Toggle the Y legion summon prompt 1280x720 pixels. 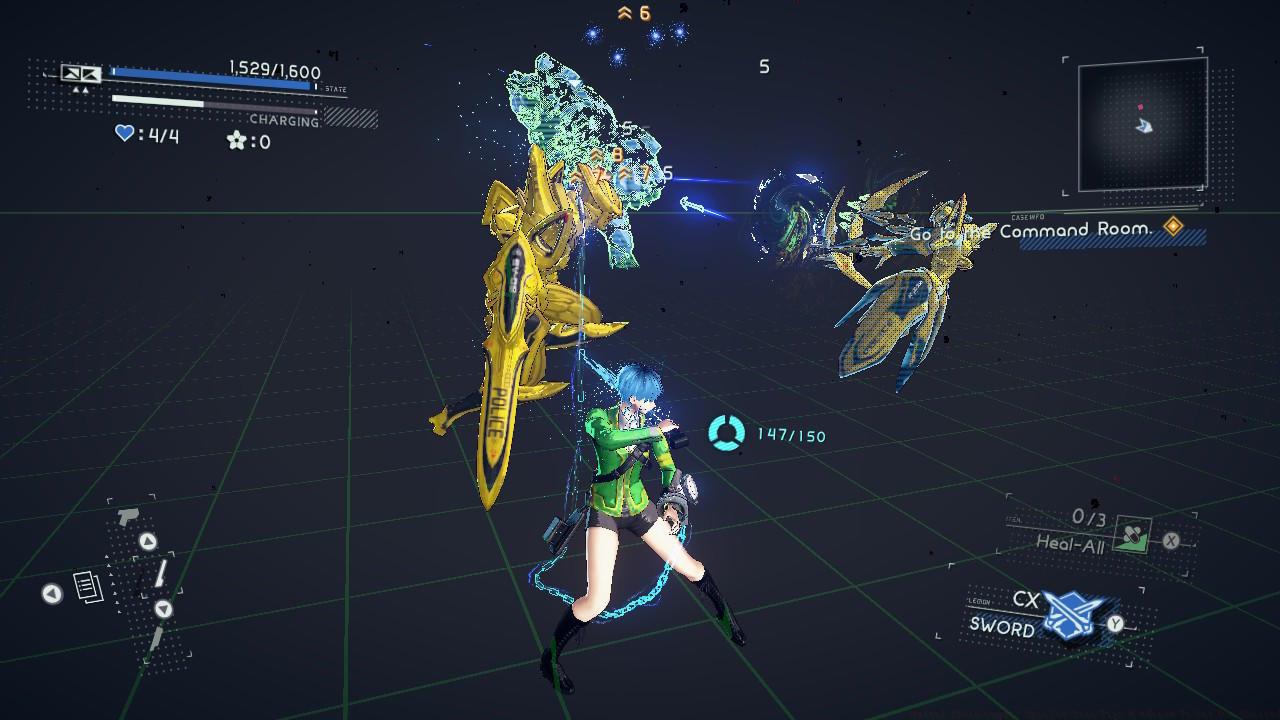click(x=1114, y=623)
